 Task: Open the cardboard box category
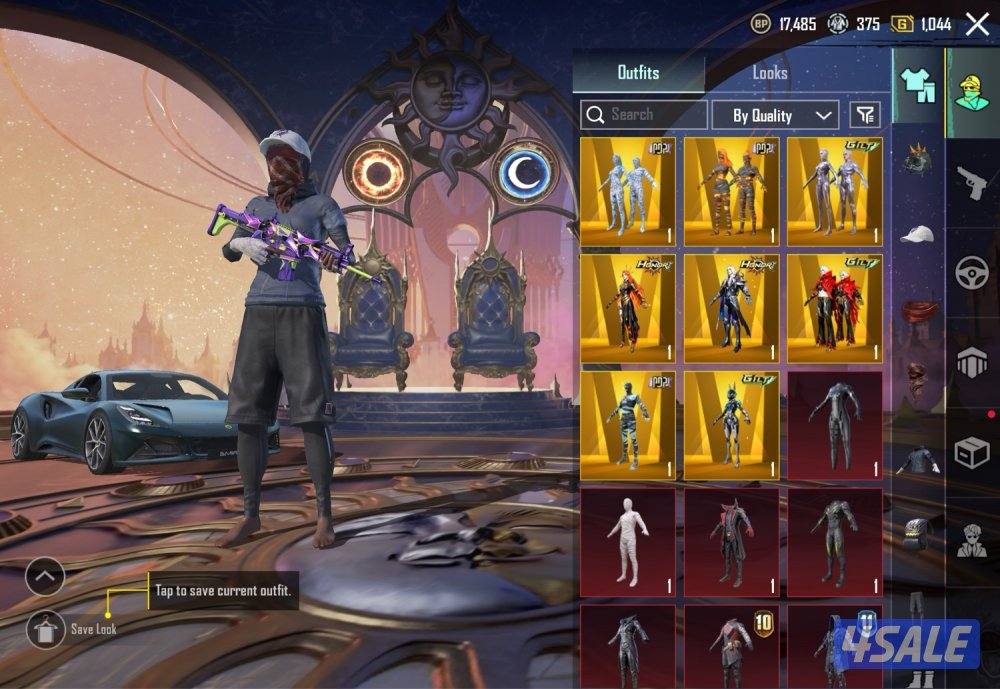pyautogui.click(x=972, y=453)
